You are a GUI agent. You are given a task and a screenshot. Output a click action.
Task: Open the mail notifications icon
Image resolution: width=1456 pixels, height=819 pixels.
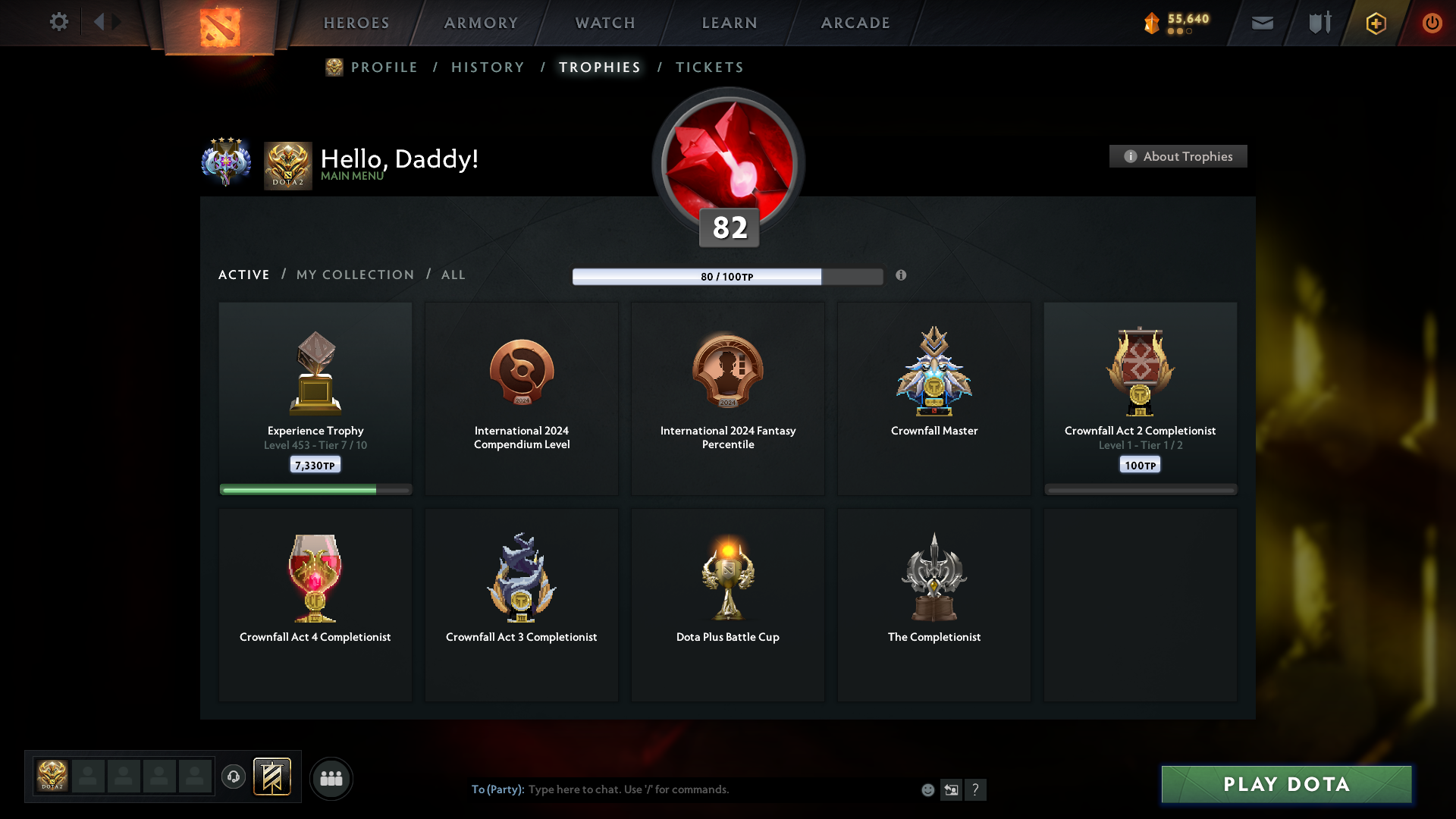tap(1263, 23)
